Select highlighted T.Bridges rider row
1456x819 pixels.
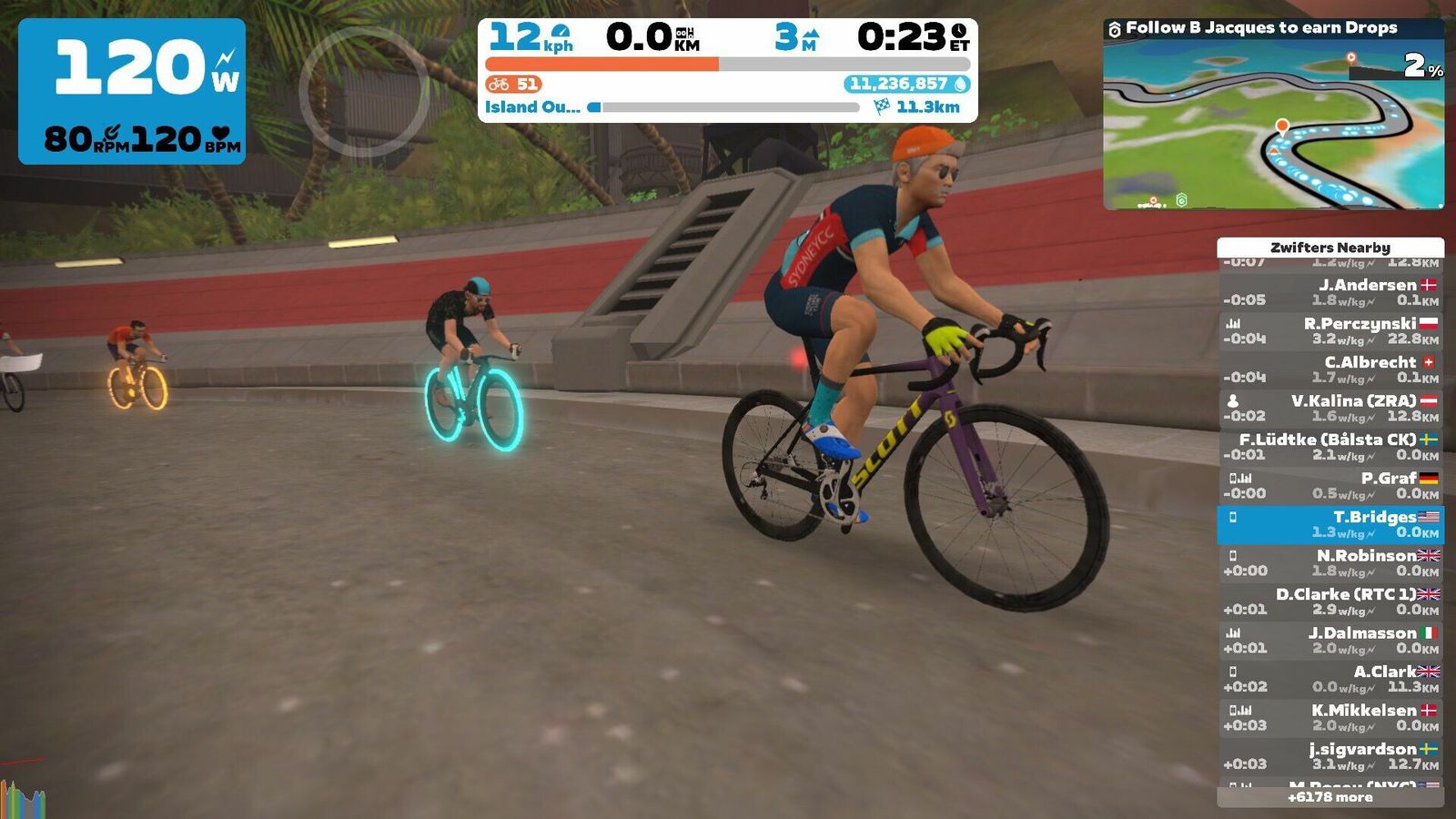(x=1330, y=524)
